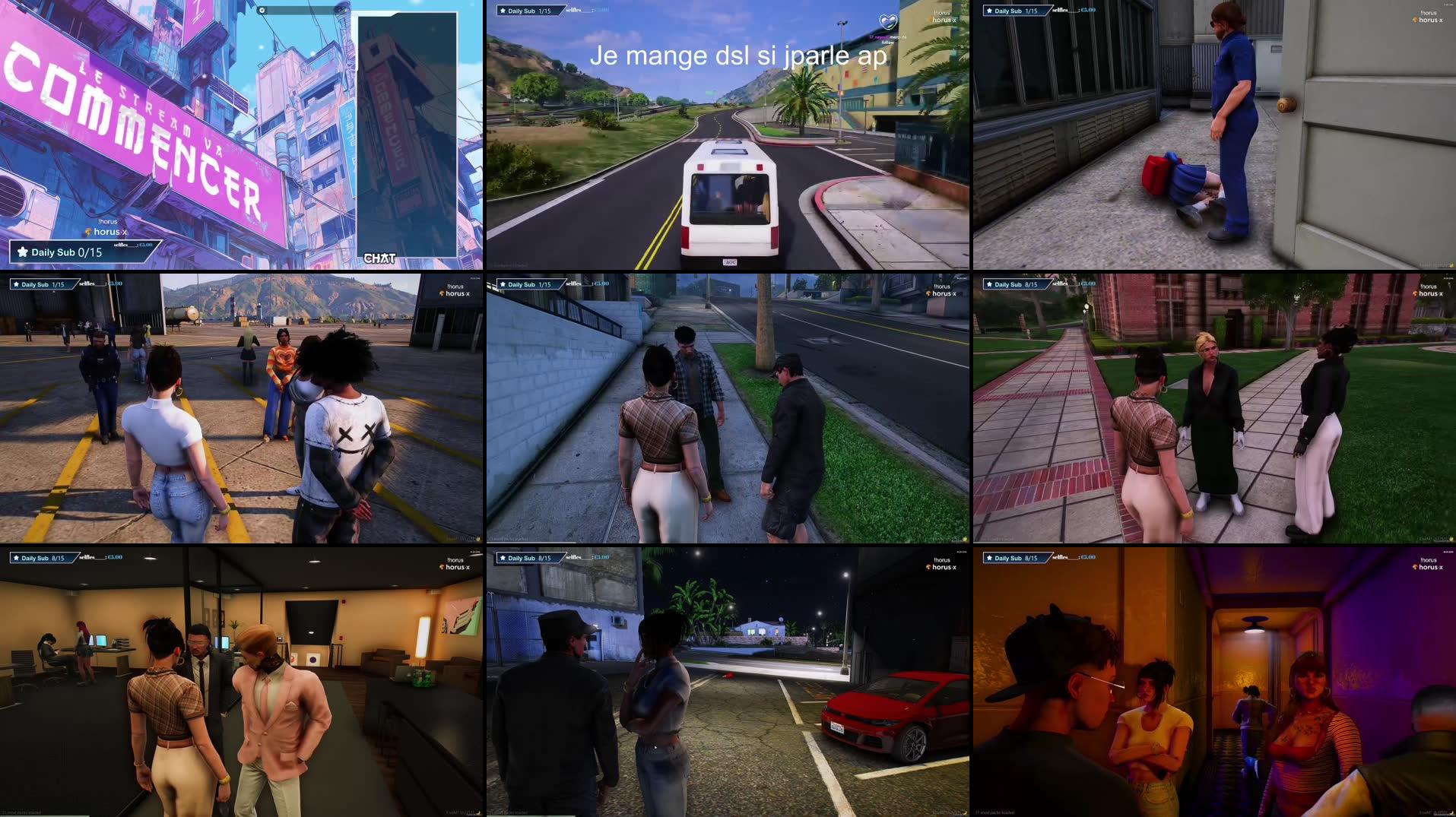Click the star icon on the mechanic scene's Daily Sub badge

click(990, 11)
